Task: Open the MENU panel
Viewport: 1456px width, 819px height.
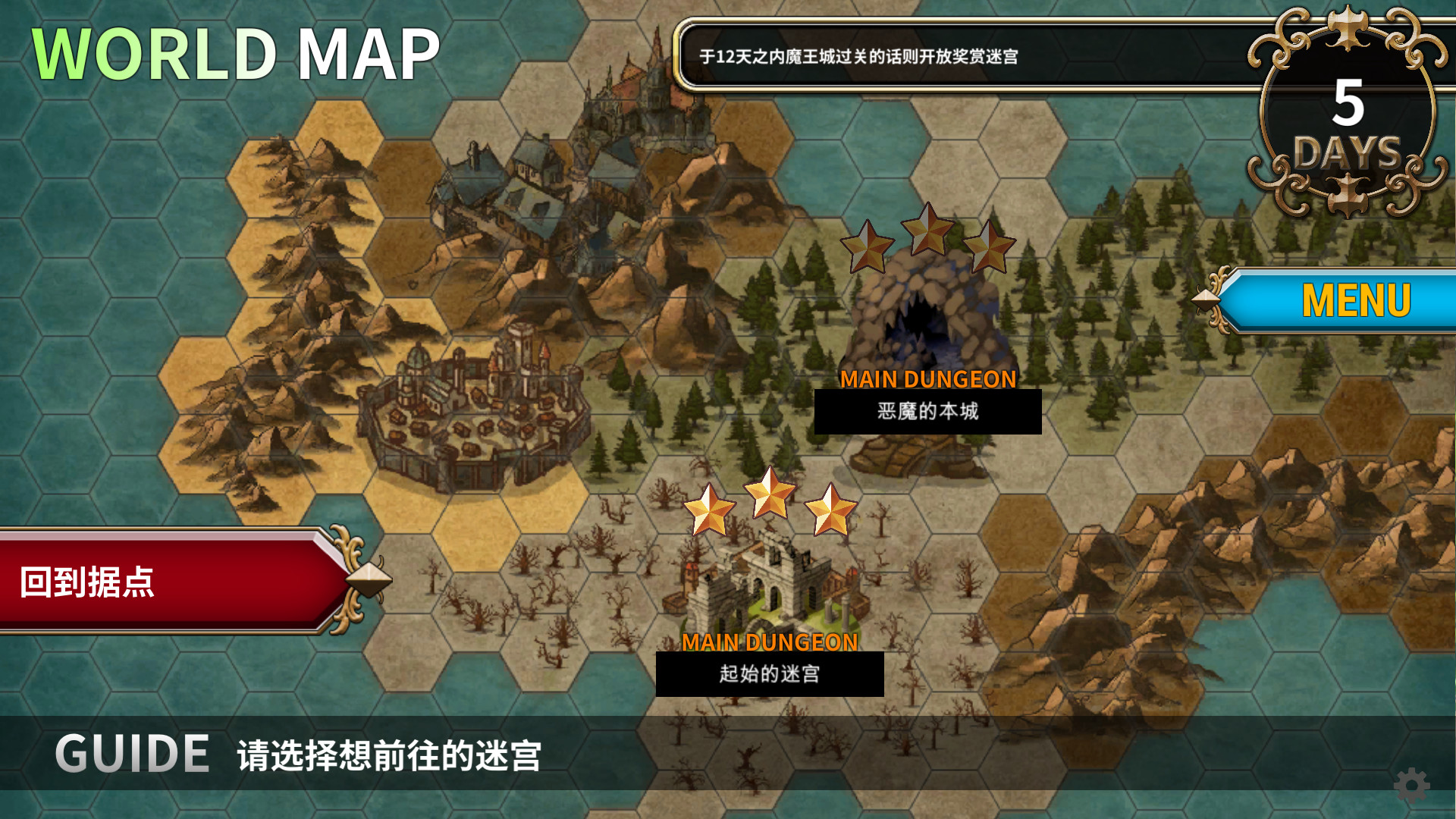Action: pos(1357,301)
